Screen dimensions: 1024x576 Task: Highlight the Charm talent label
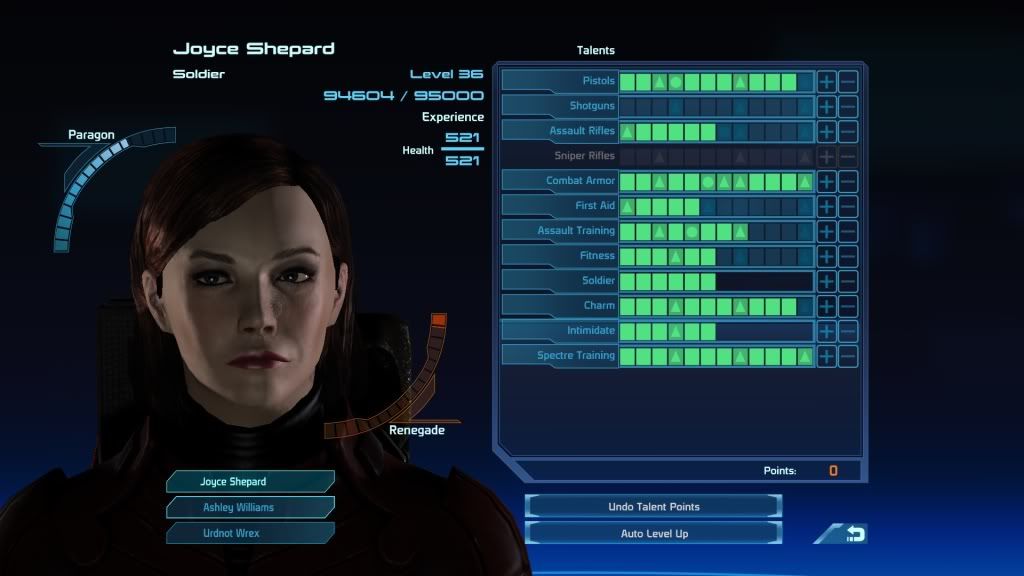(560, 306)
